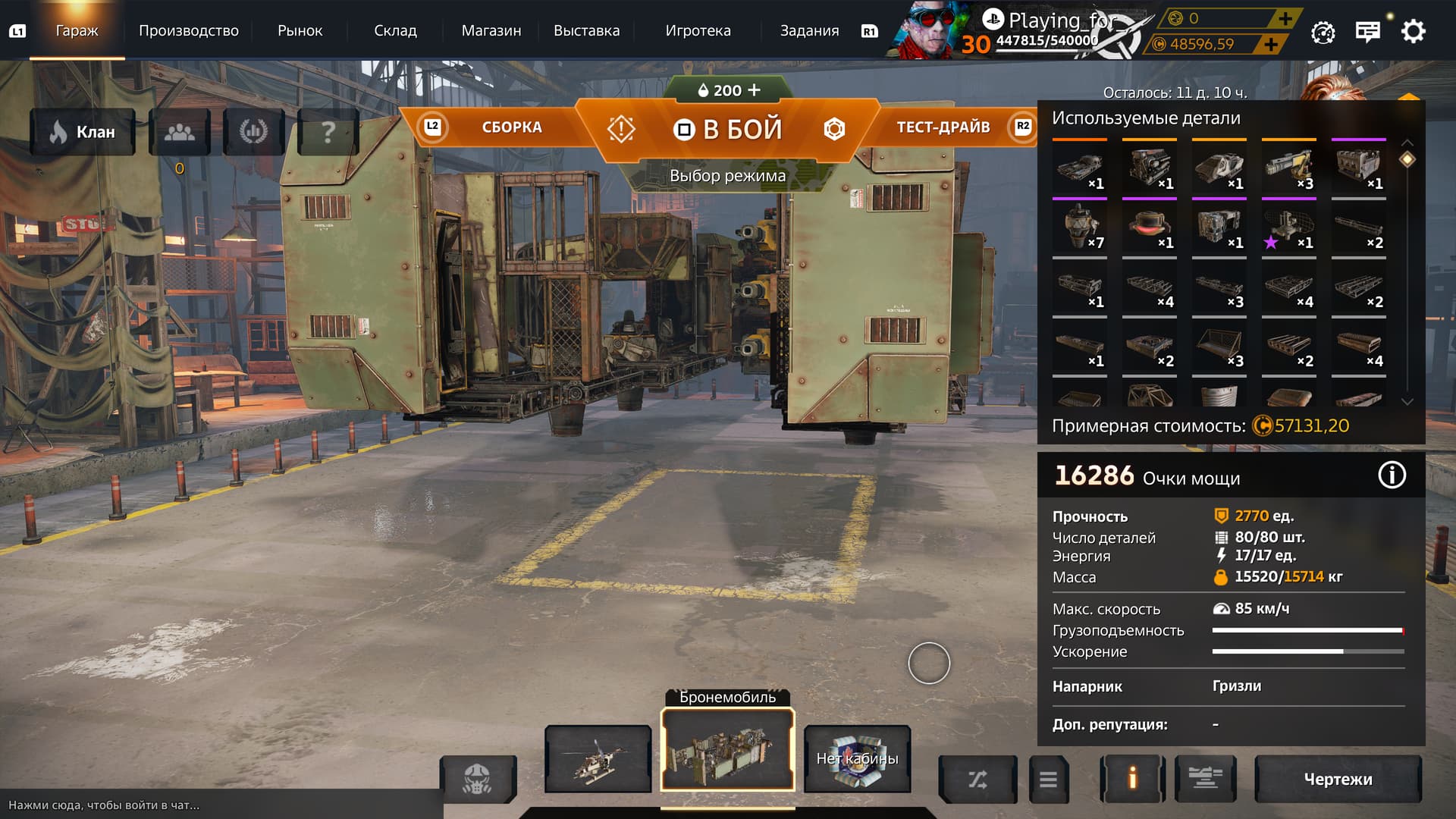This screenshot has width=1456, height=819.
Task: Click the chat input bar
Action: [x=220, y=805]
